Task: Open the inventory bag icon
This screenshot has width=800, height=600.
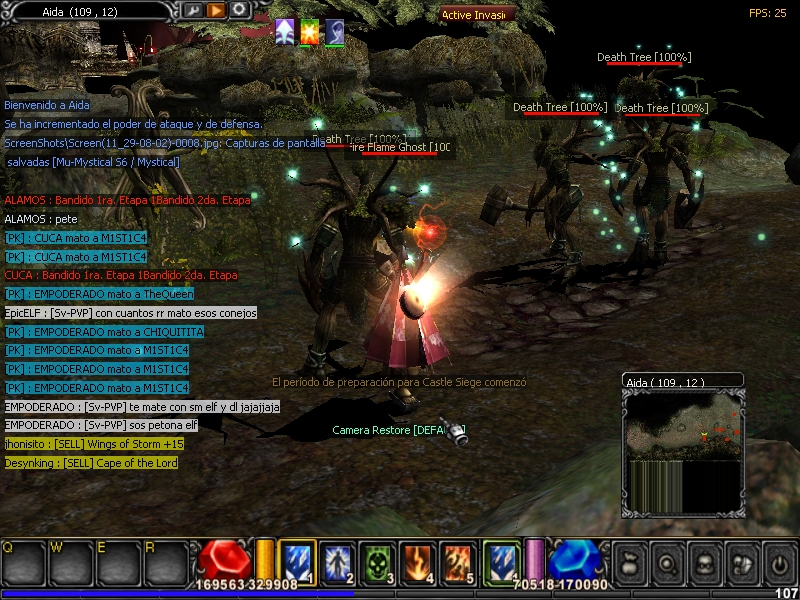Action: [x=629, y=561]
